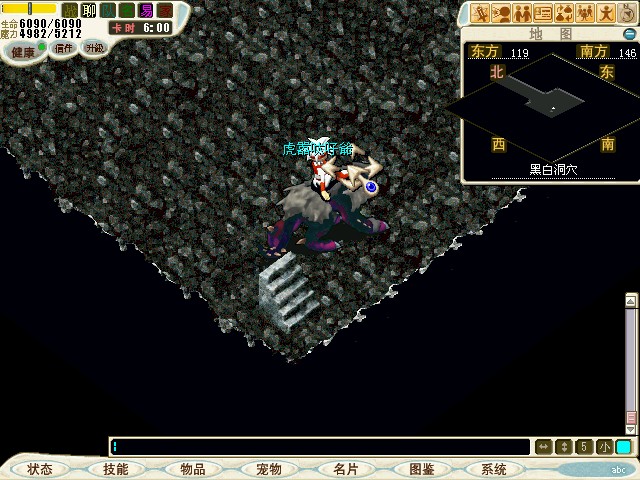Open the 物品 items menu

pyautogui.click(x=193, y=469)
